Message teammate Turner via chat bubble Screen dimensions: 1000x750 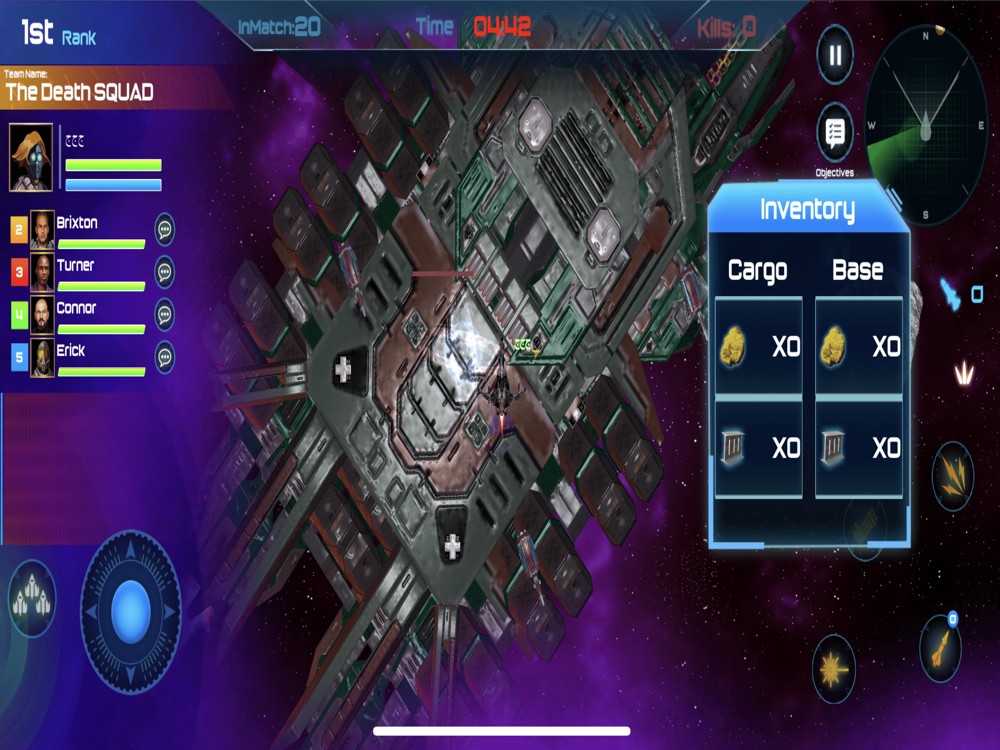[165, 272]
